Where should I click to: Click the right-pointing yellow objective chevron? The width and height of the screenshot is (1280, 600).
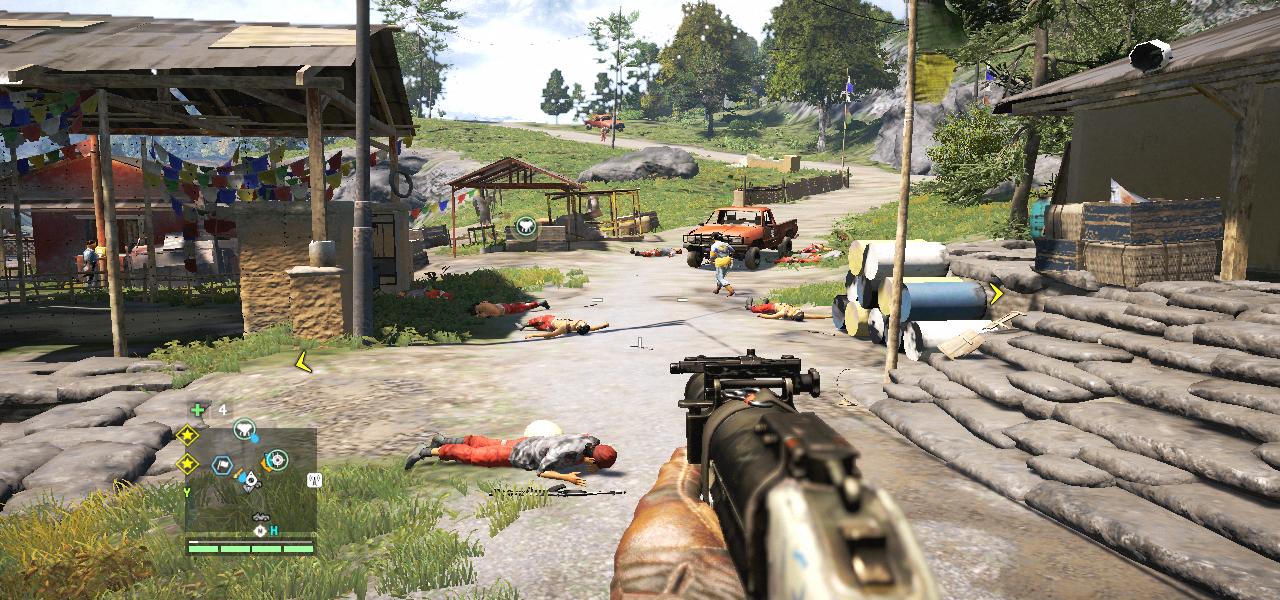(996, 293)
